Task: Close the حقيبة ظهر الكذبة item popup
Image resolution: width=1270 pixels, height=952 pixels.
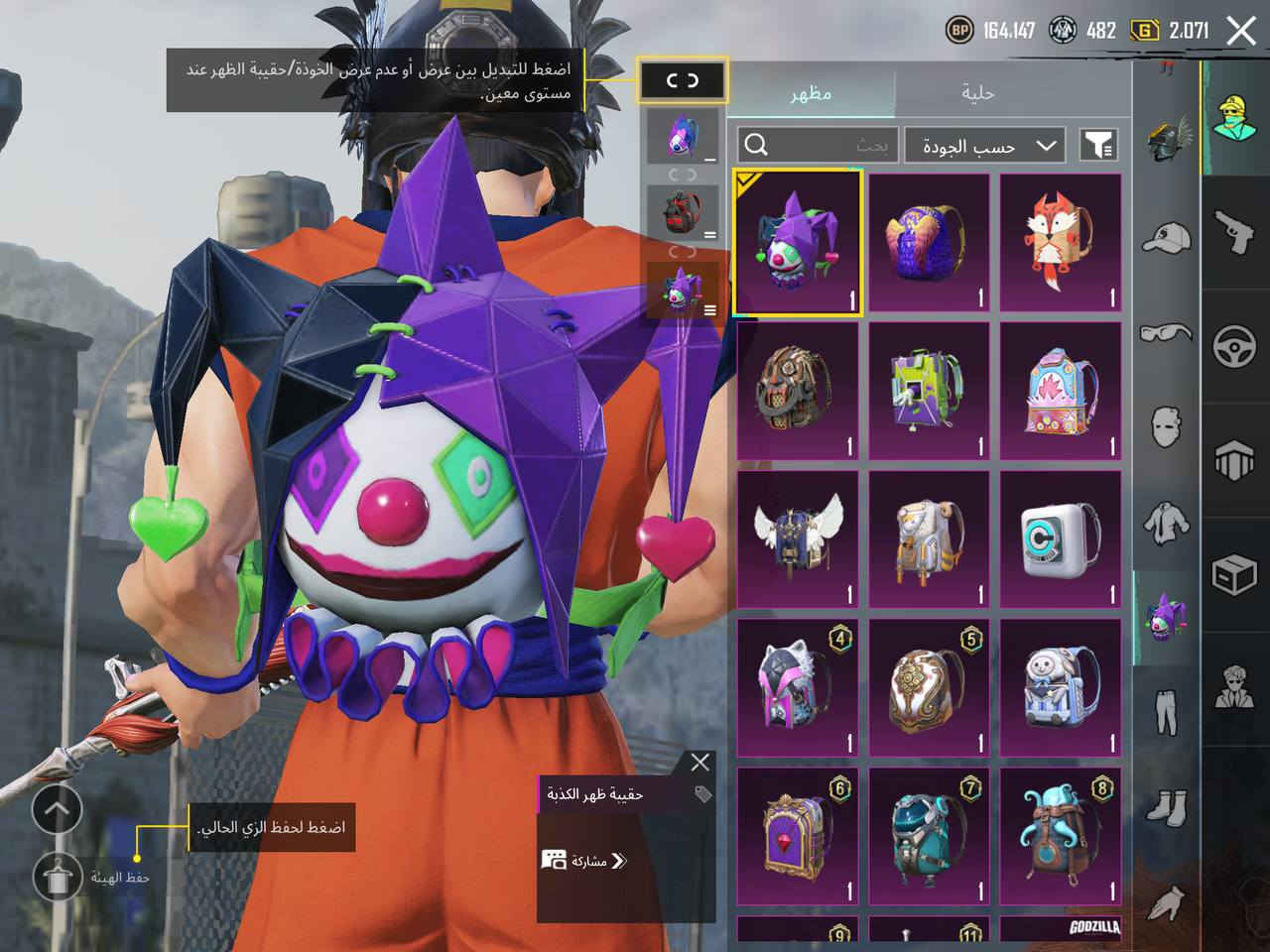Action: [699, 762]
